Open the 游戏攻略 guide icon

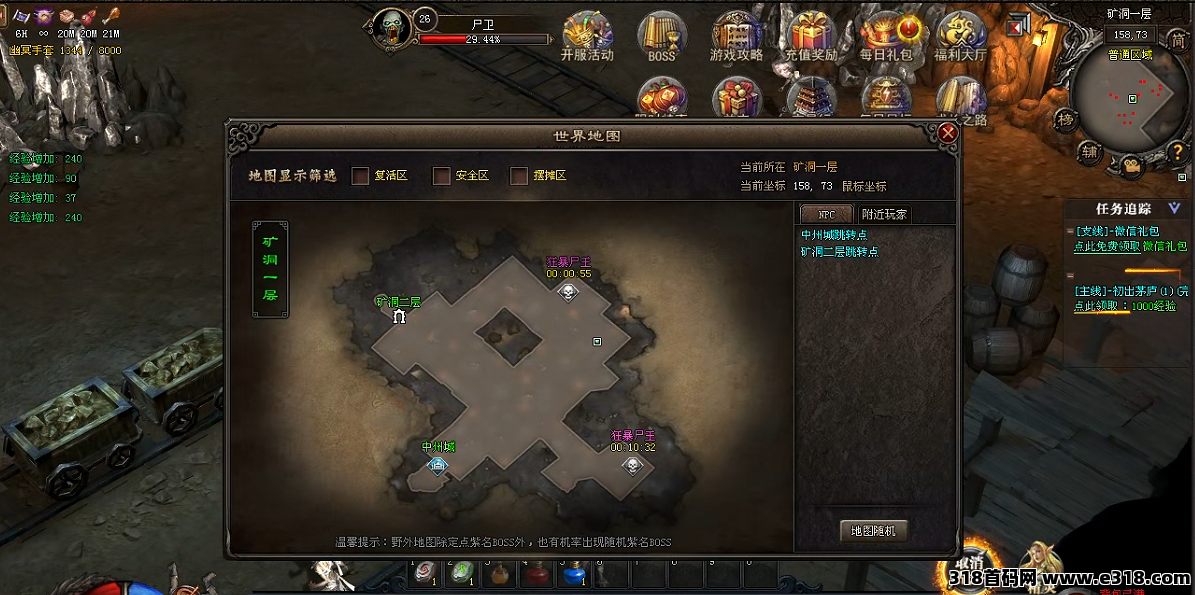[x=736, y=36]
